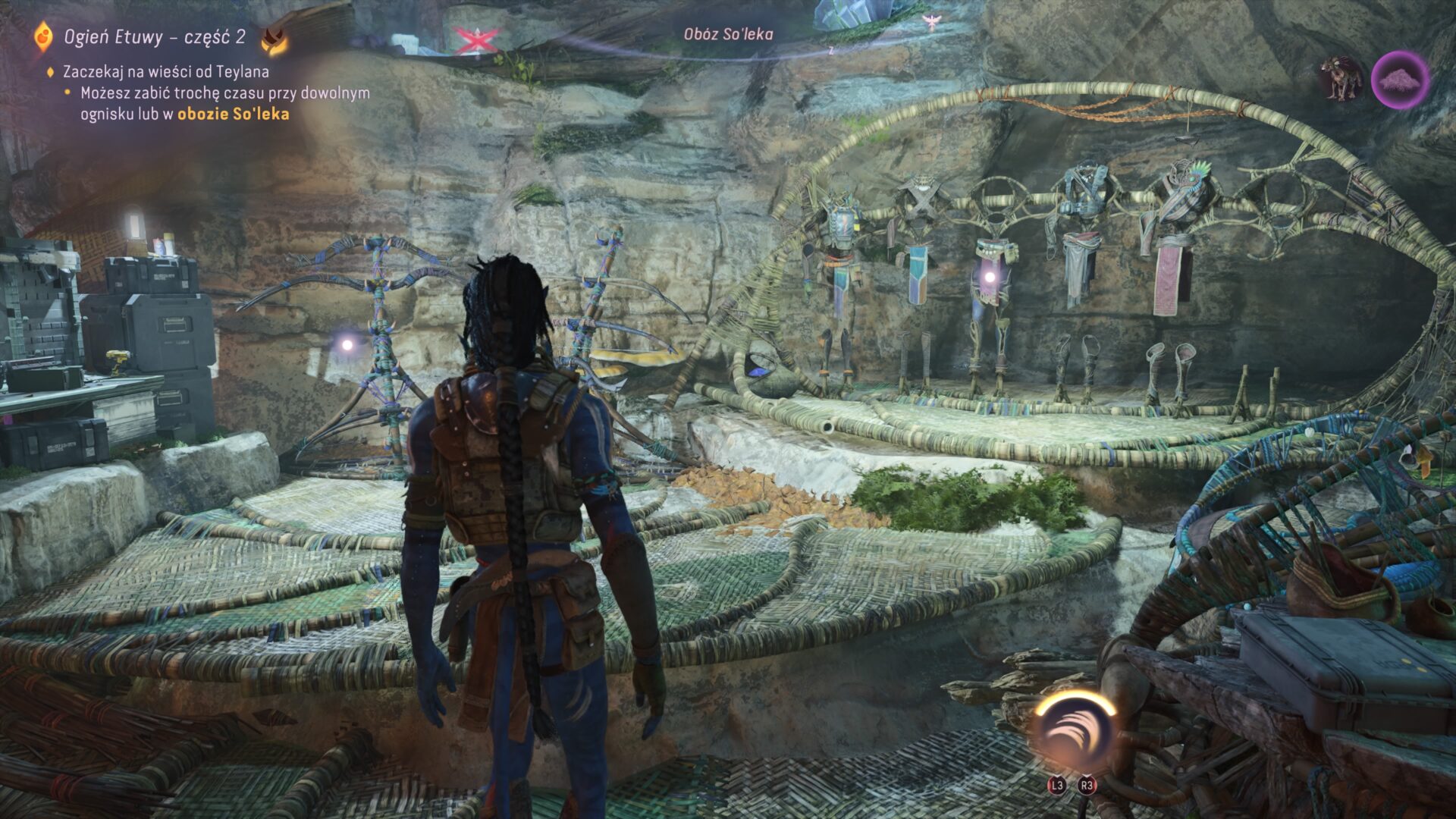Click the Obóz So'leka location label
The image size is (1456, 819).
point(728,33)
